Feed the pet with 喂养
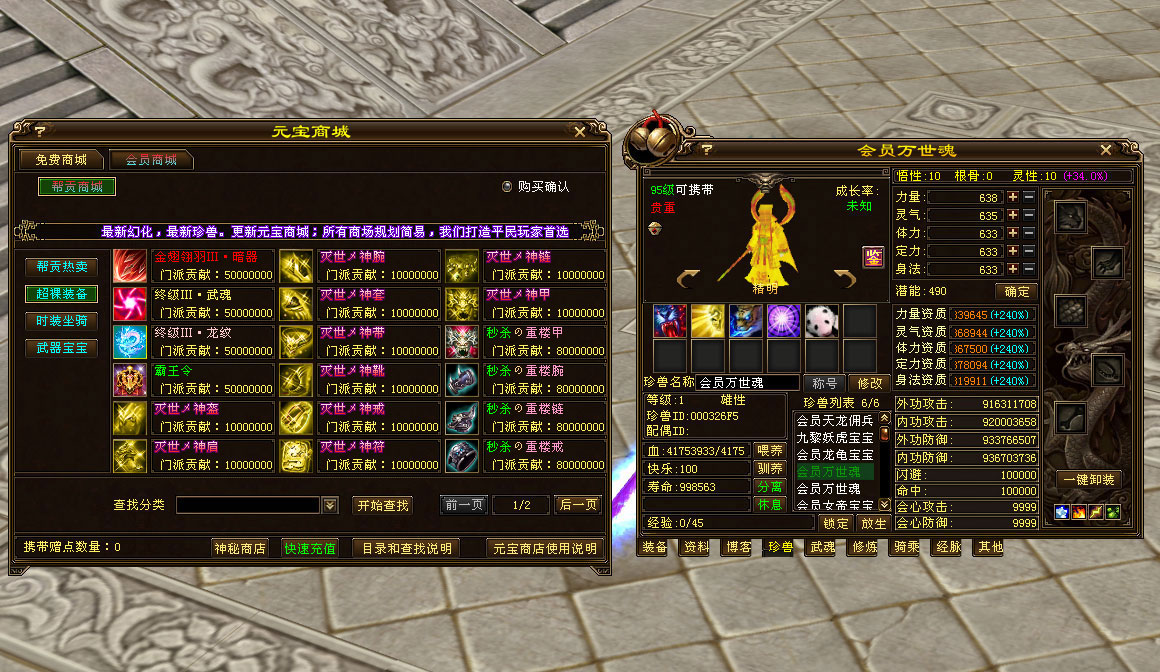1160x672 pixels. tap(769, 451)
